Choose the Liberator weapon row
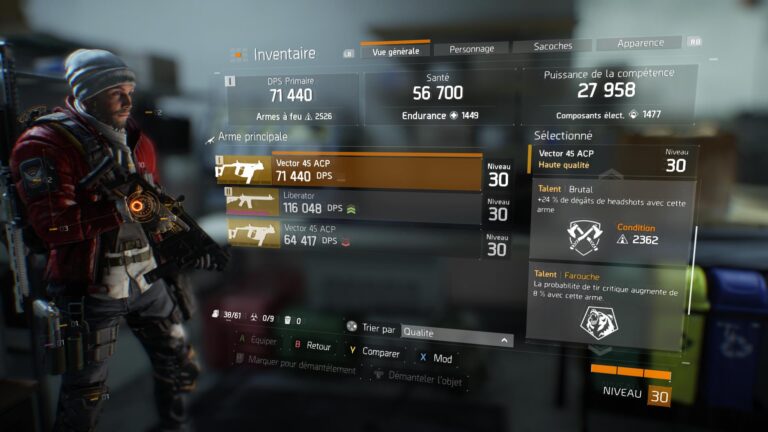 350,204
